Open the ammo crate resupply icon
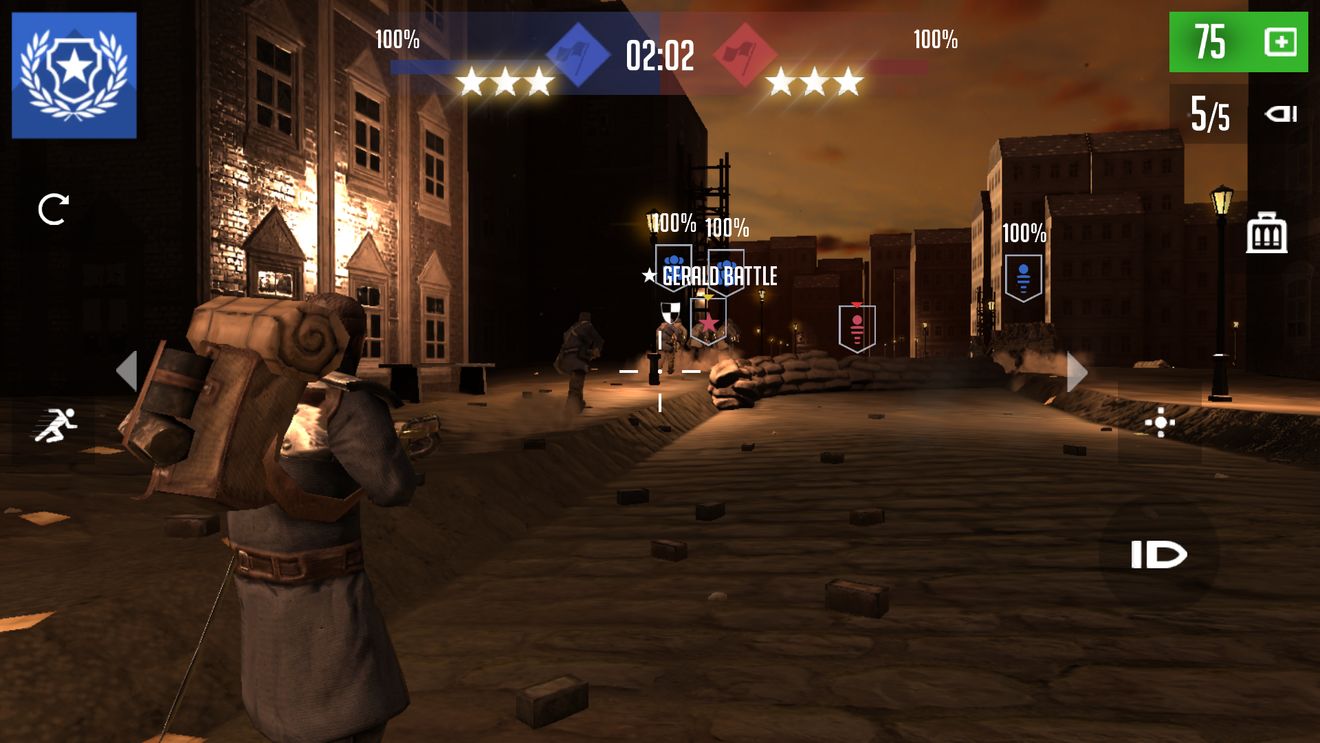 [1267, 233]
